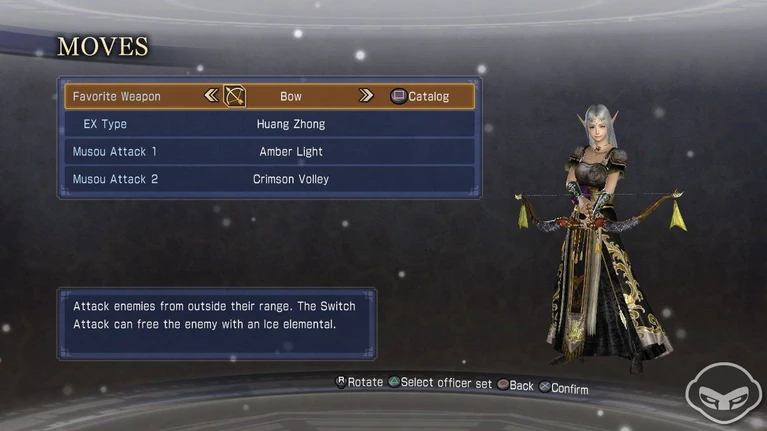Click the left arrow to change the weapon
767x431 pixels.
(210, 97)
